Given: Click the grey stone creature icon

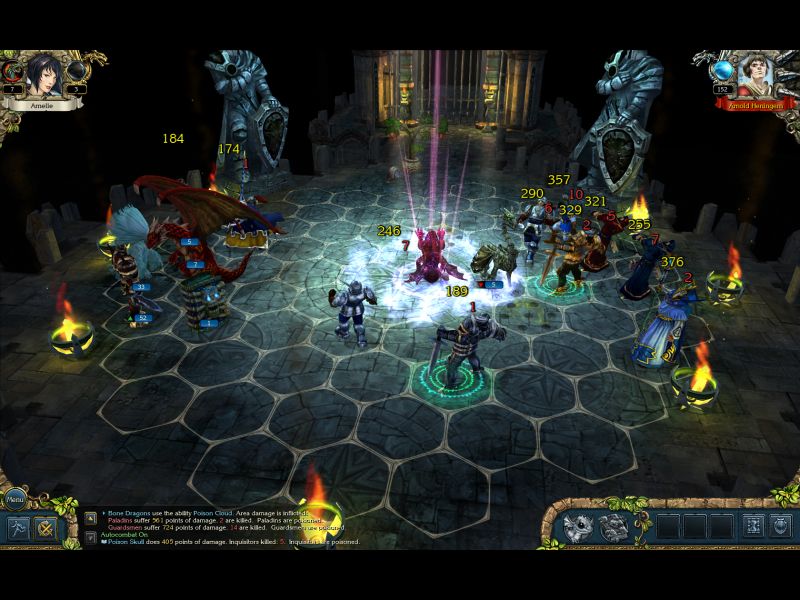Looking at the screenshot, I should click(614, 527).
